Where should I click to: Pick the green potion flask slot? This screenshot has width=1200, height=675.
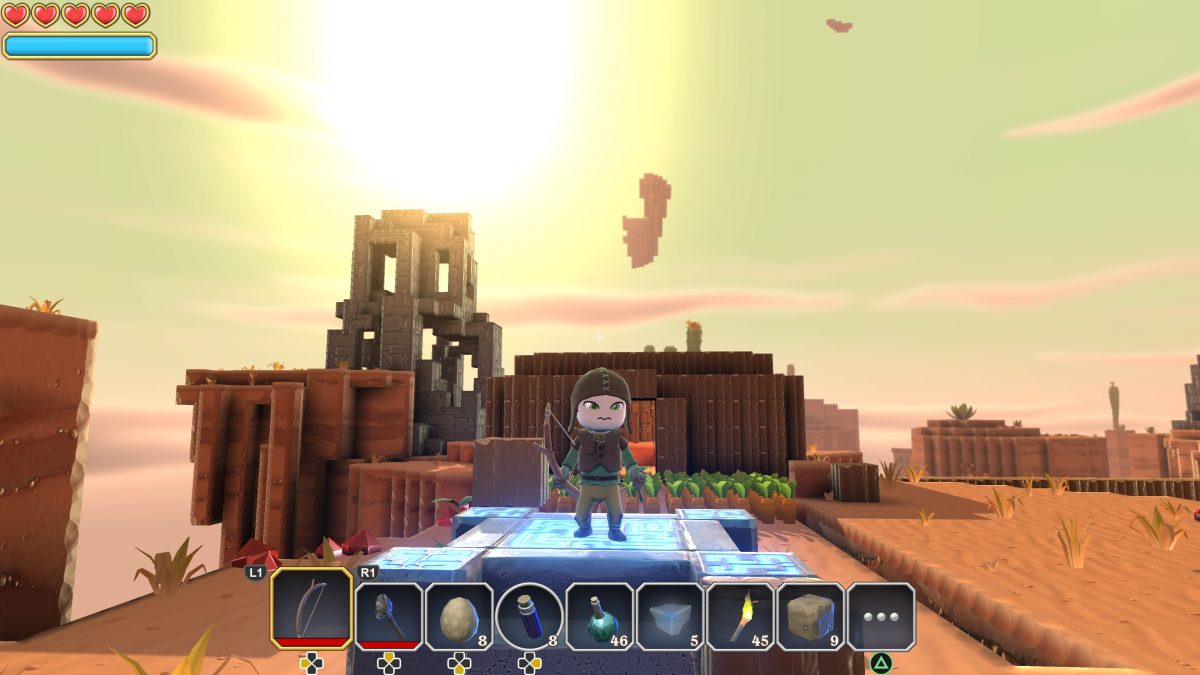pos(600,616)
